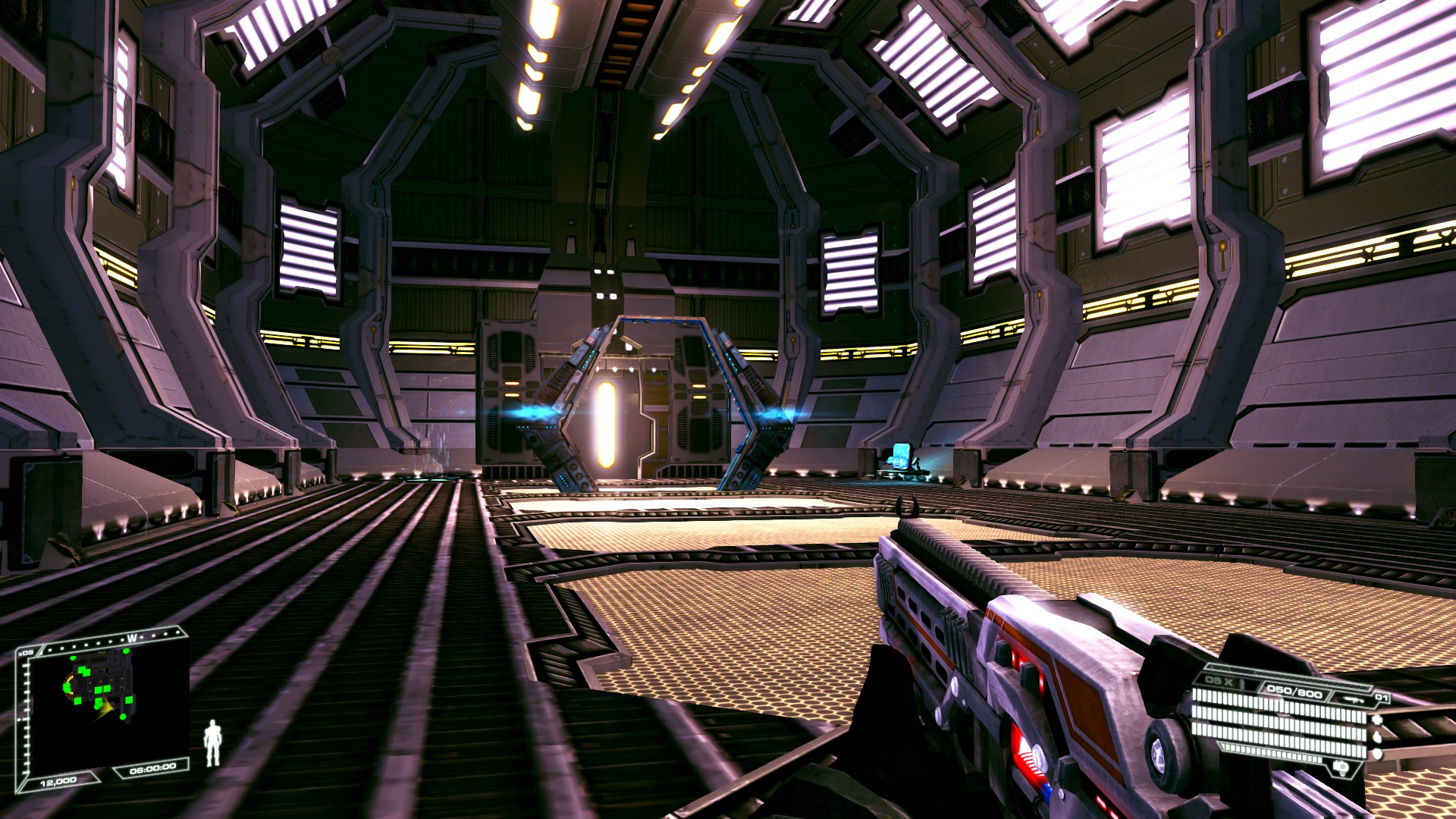Click the shield armor icon

pos(1376,754)
